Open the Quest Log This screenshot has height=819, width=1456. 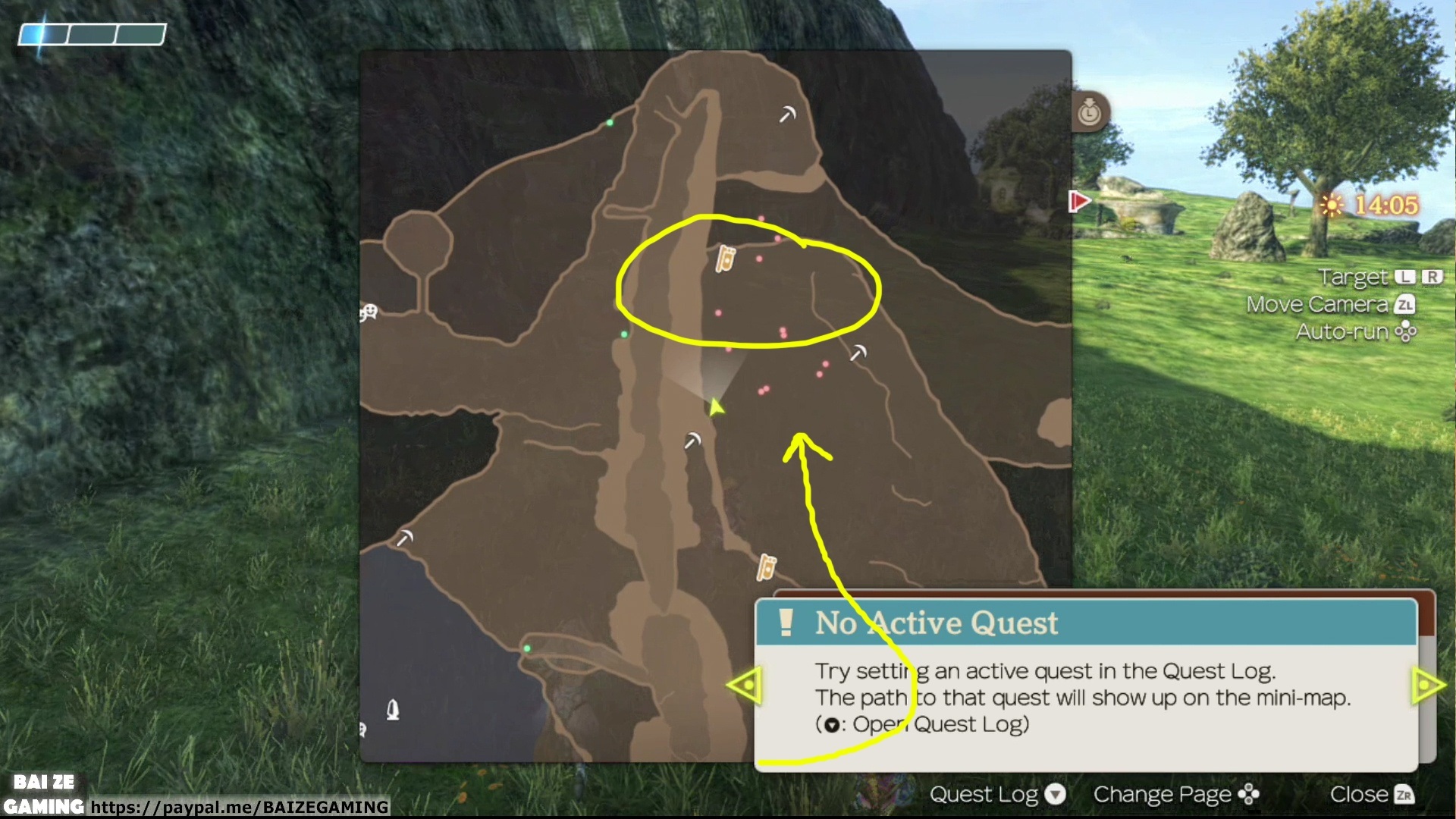pos(997,794)
